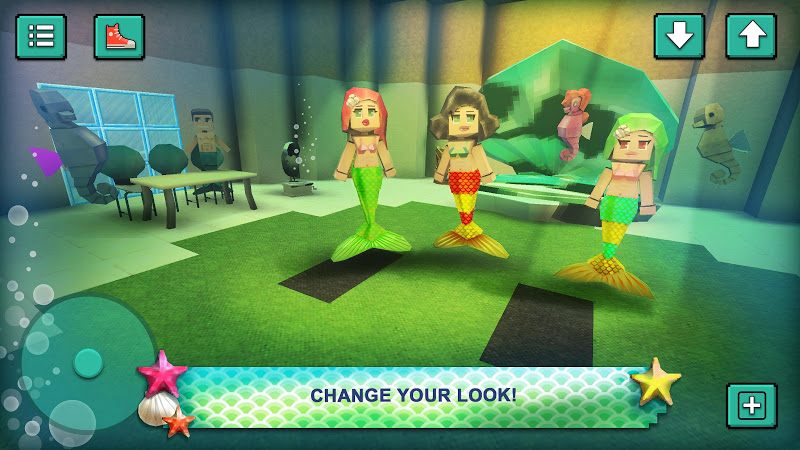The height and width of the screenshot is (450, 800).
Task: Click the virtual movement joystick
Action: coord(88,362)
